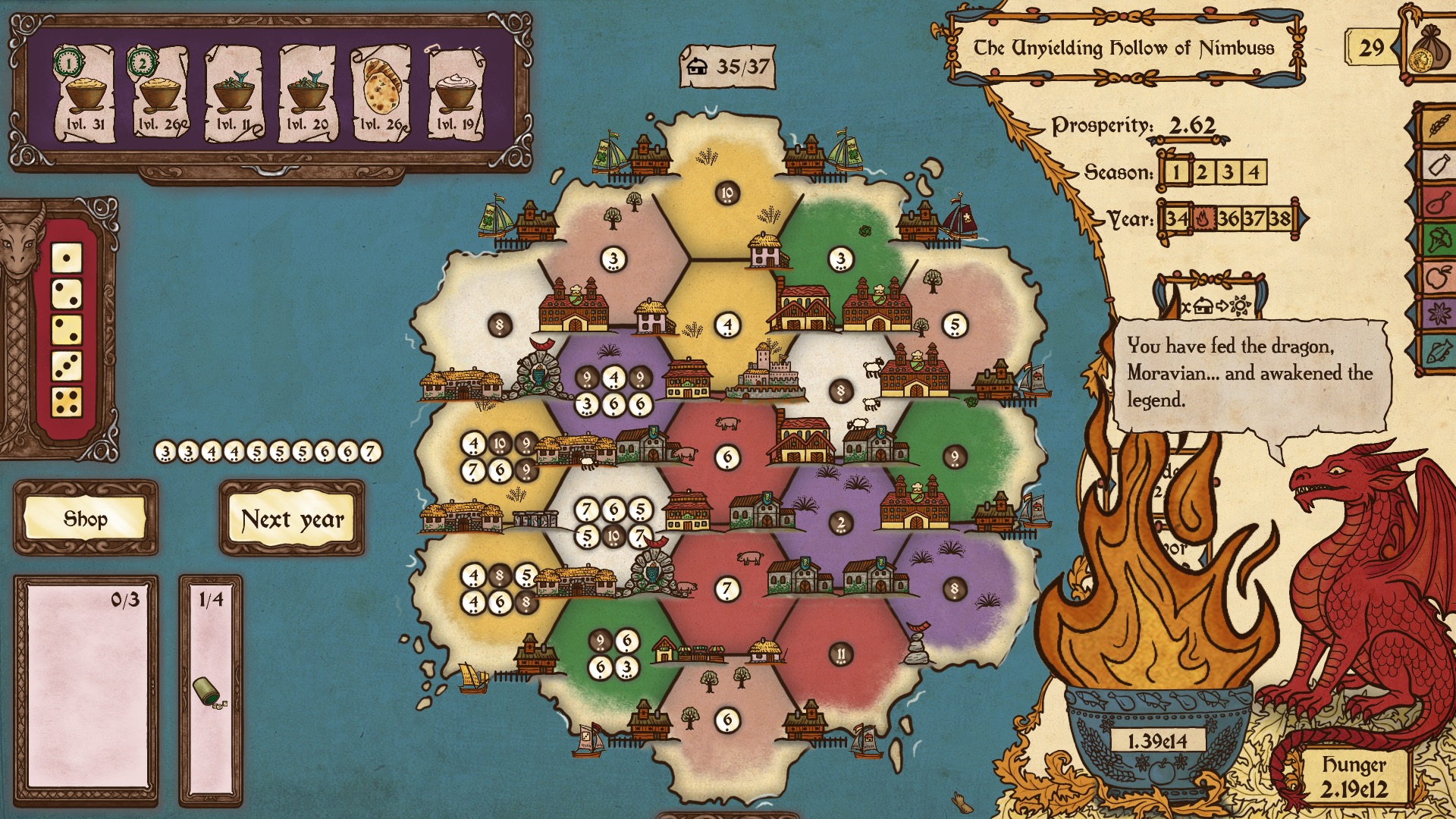Advance with the Next year button
1456x819 pixels.
tap(292, 519)
